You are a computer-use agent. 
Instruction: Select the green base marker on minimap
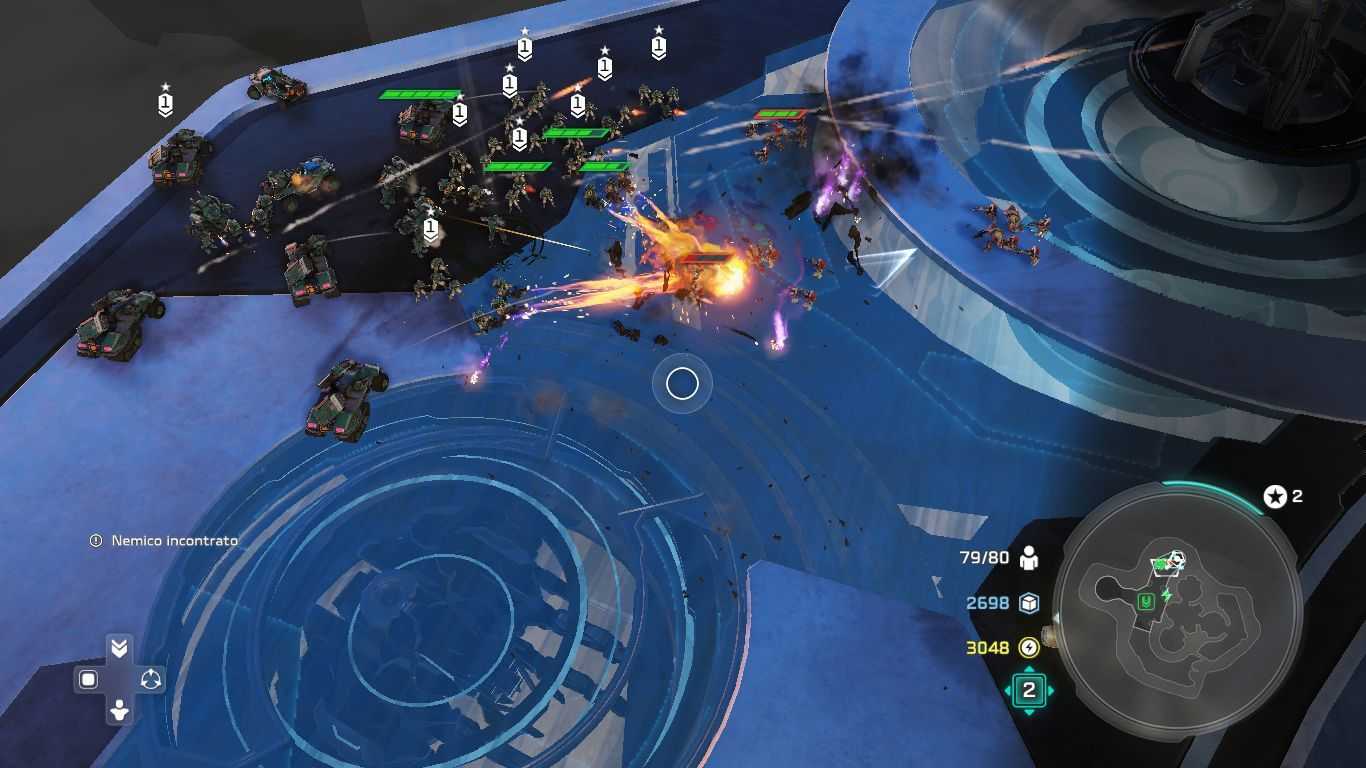click(x=1146, y=602)
